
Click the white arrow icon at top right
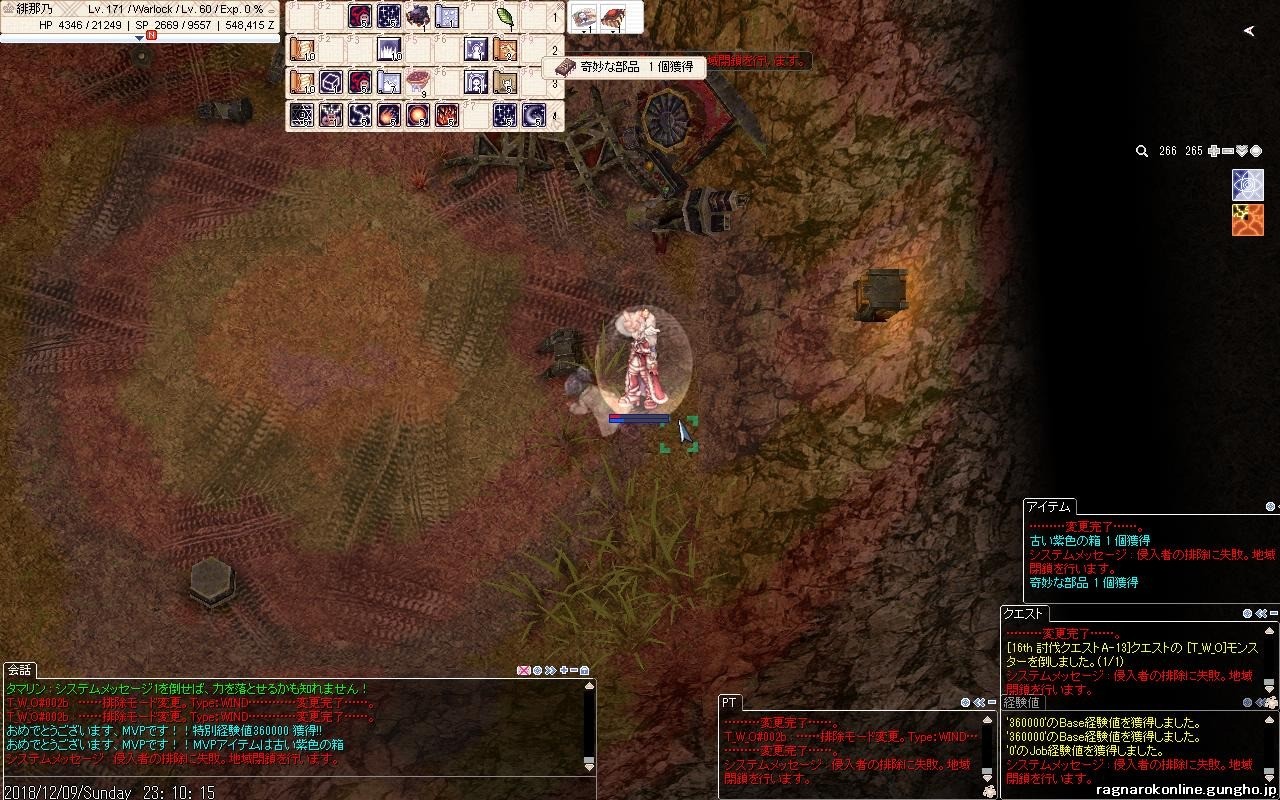(1249, 31)
